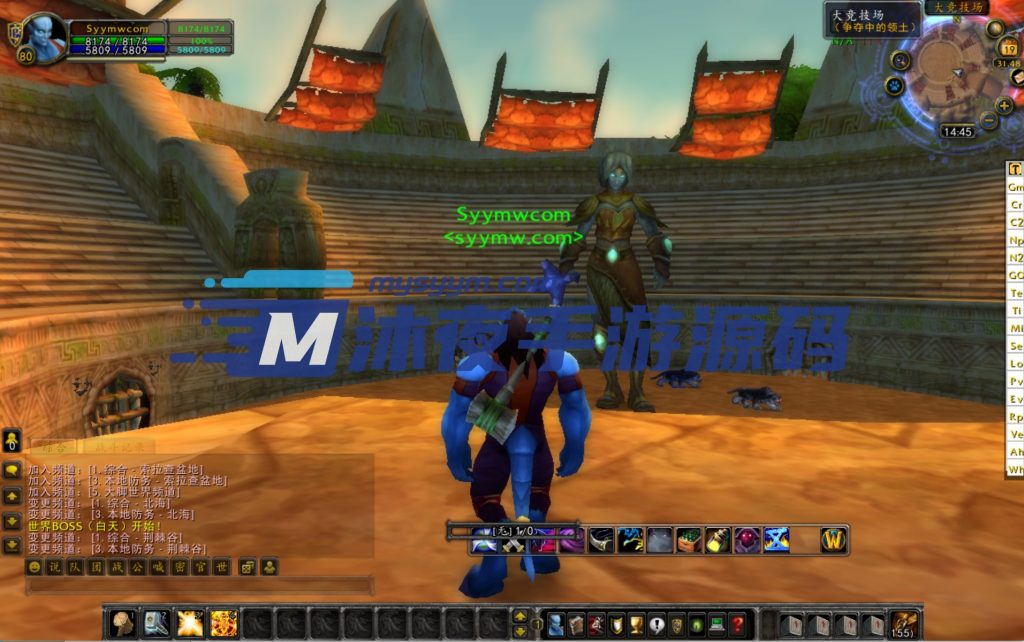Open the minimap
The image size is (1024, 642).
(x=940, y=66)
